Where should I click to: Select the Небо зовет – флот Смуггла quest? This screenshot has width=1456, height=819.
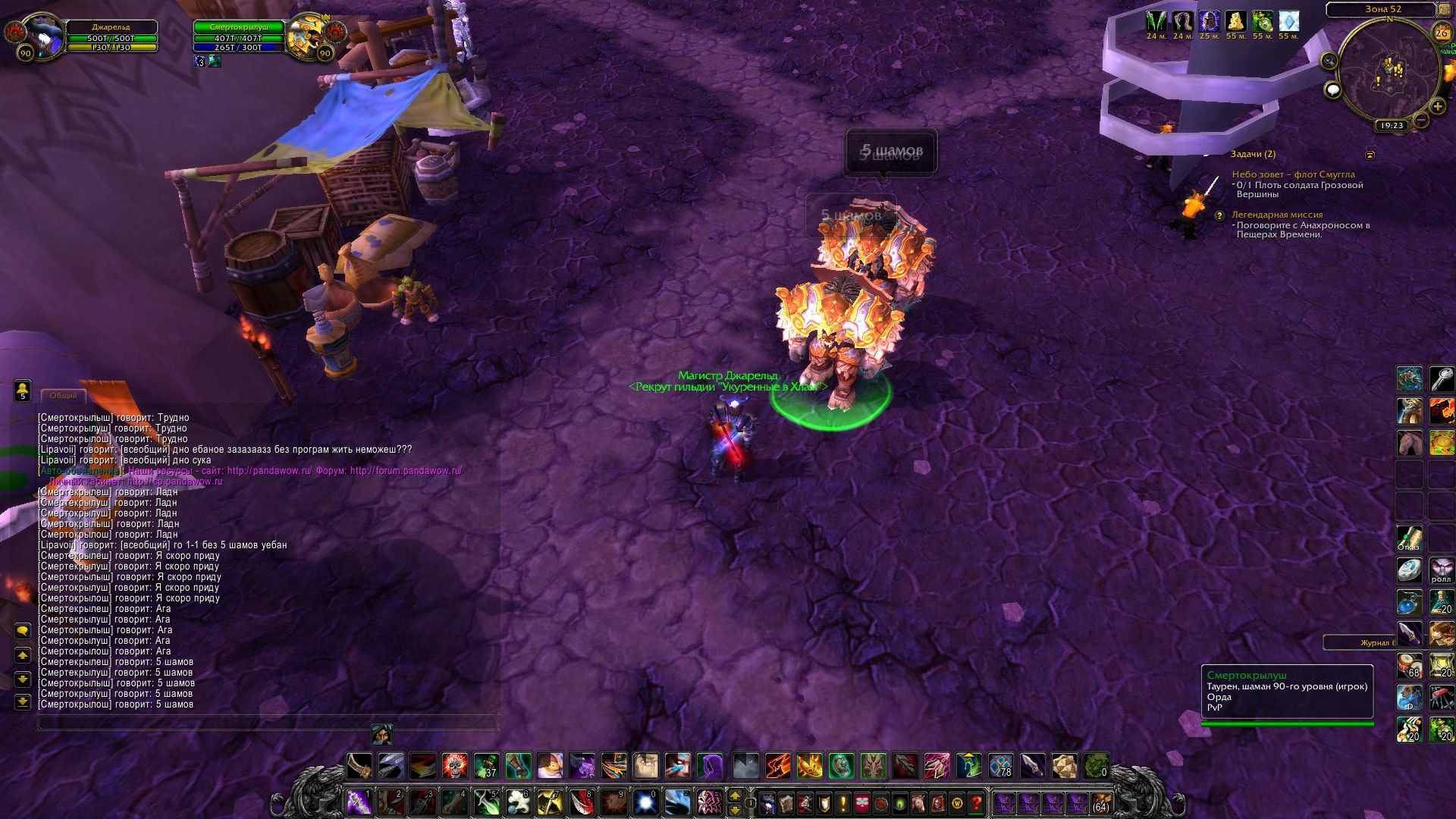[1293, 174]
